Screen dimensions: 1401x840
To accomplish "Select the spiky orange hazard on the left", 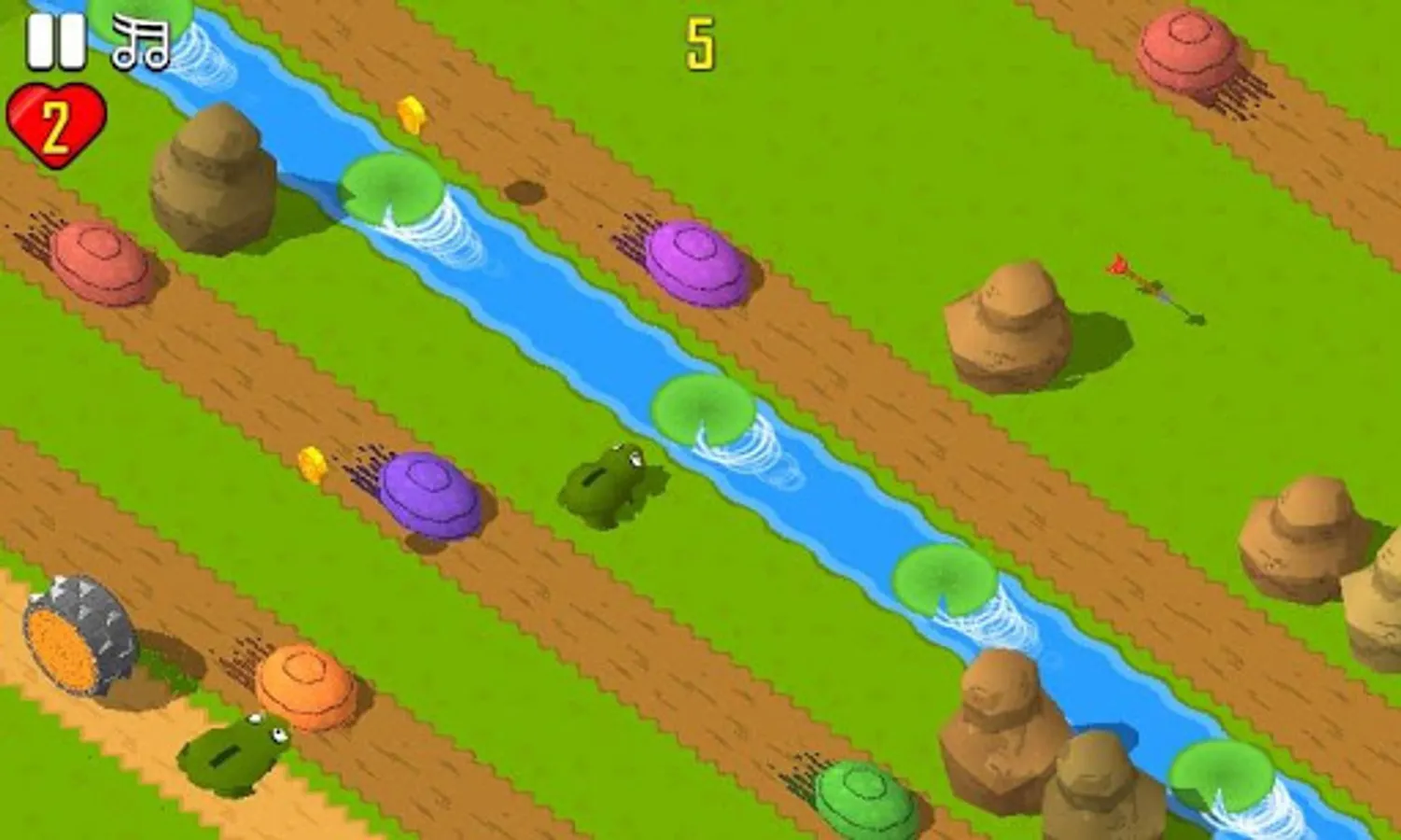I will (x=79, y=633).
